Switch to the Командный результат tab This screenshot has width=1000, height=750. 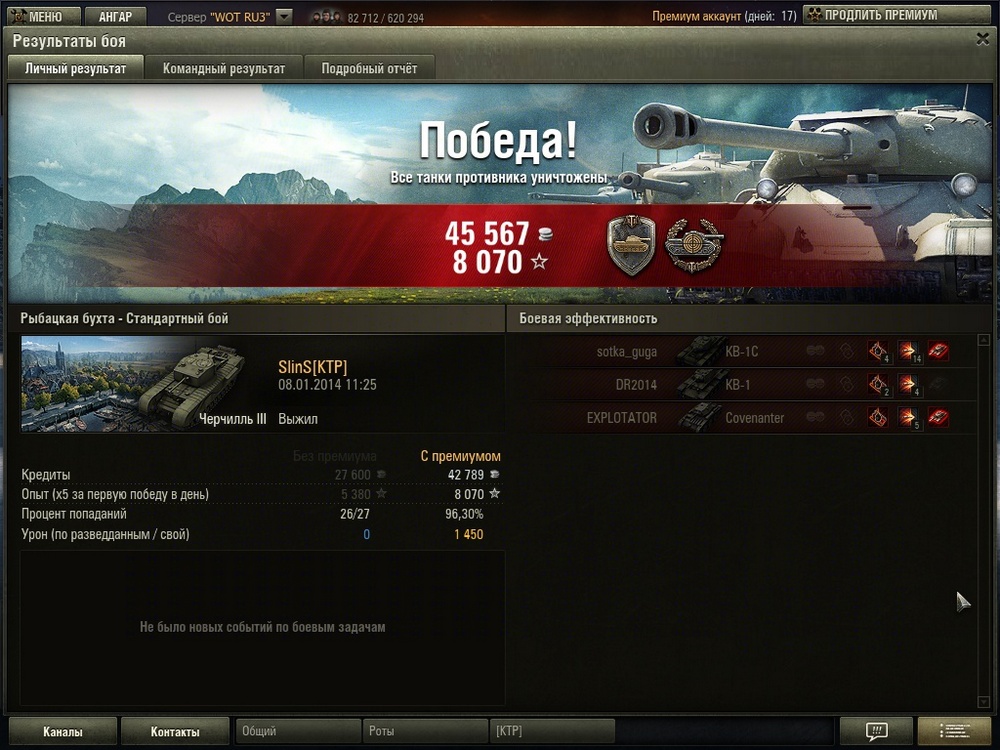(224, 69)
